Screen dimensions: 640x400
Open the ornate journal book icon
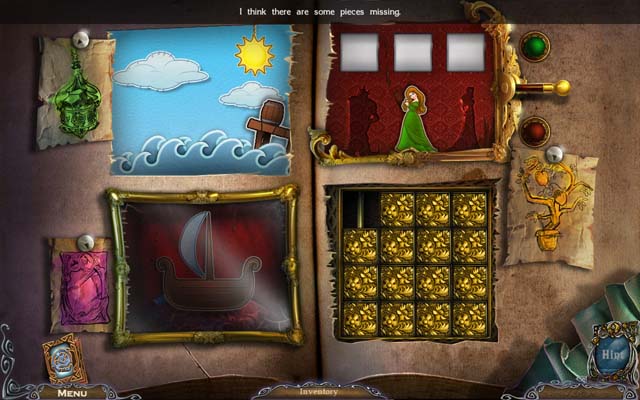tap(63, 359)
